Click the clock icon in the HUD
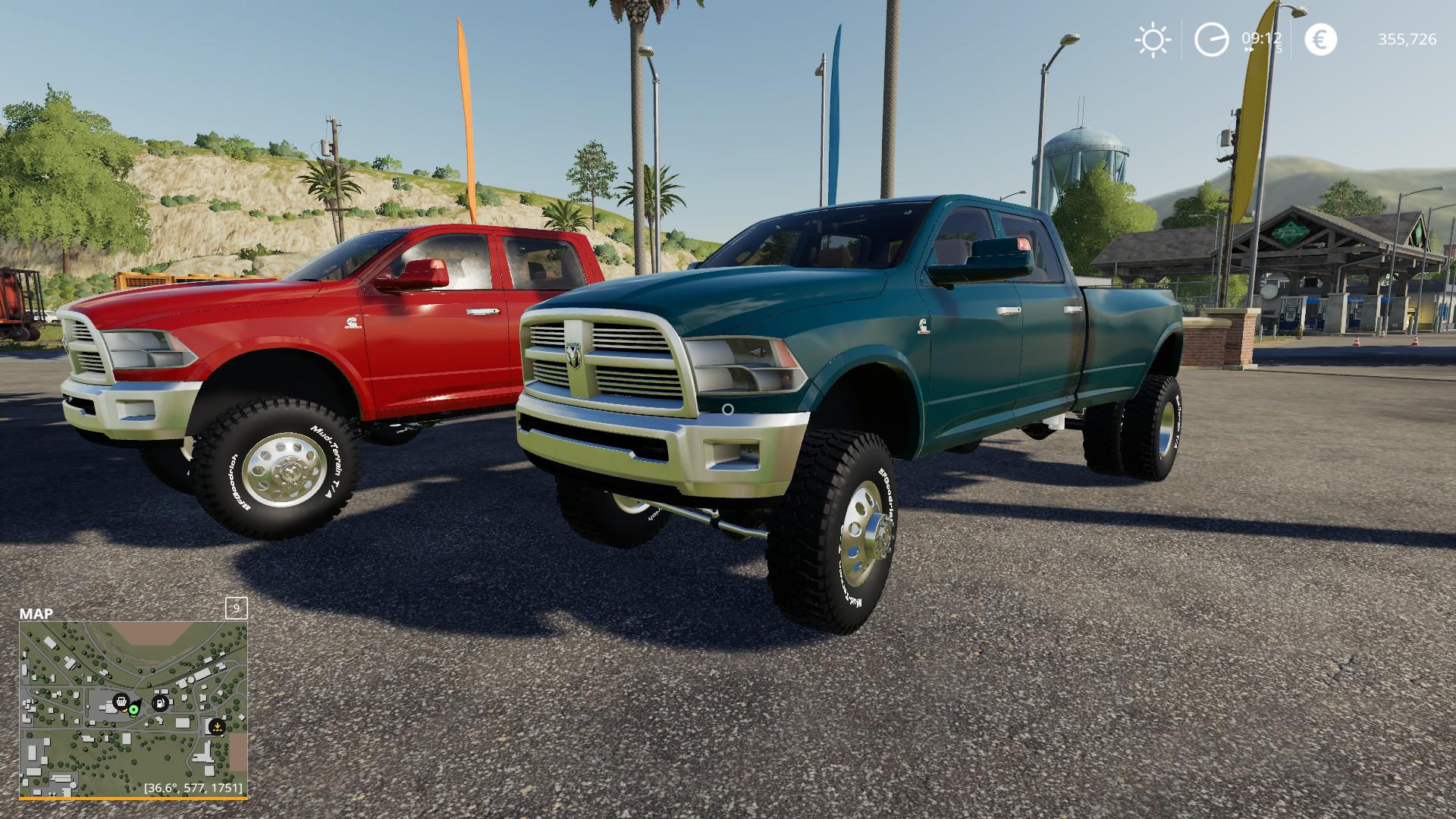The width and height of the screenshot is (1456, 819). pyautogui.click(x=1211, y=39)
